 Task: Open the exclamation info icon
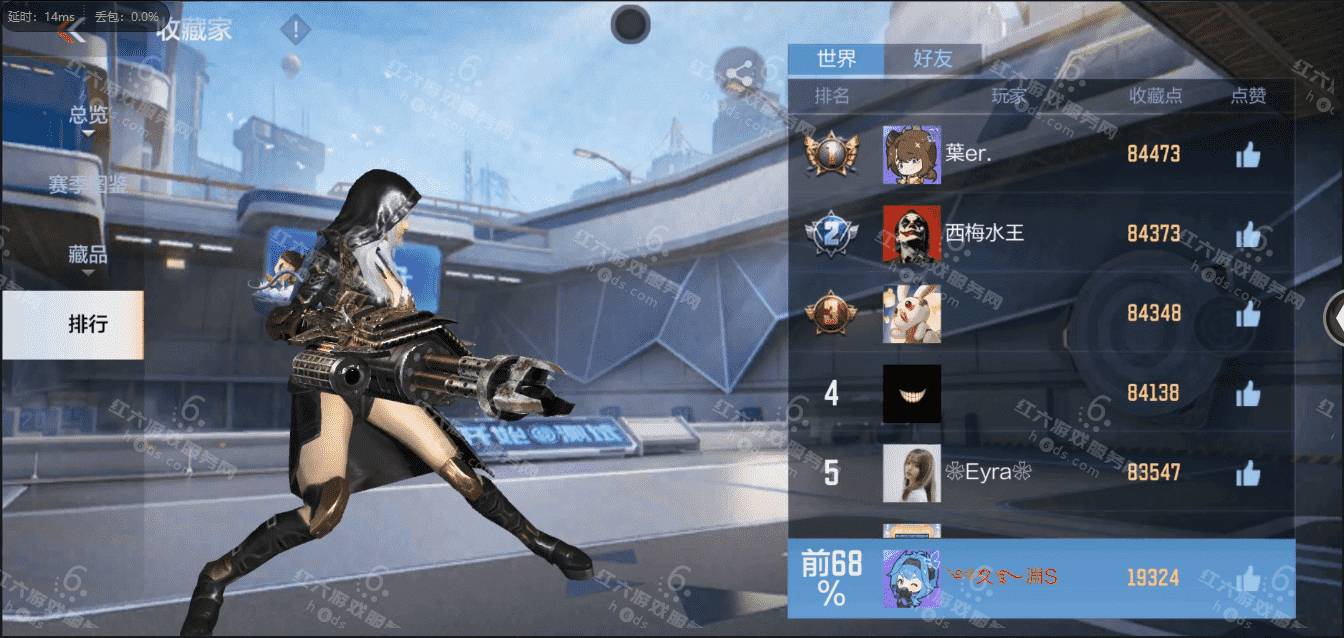click(x=295, y=30)
